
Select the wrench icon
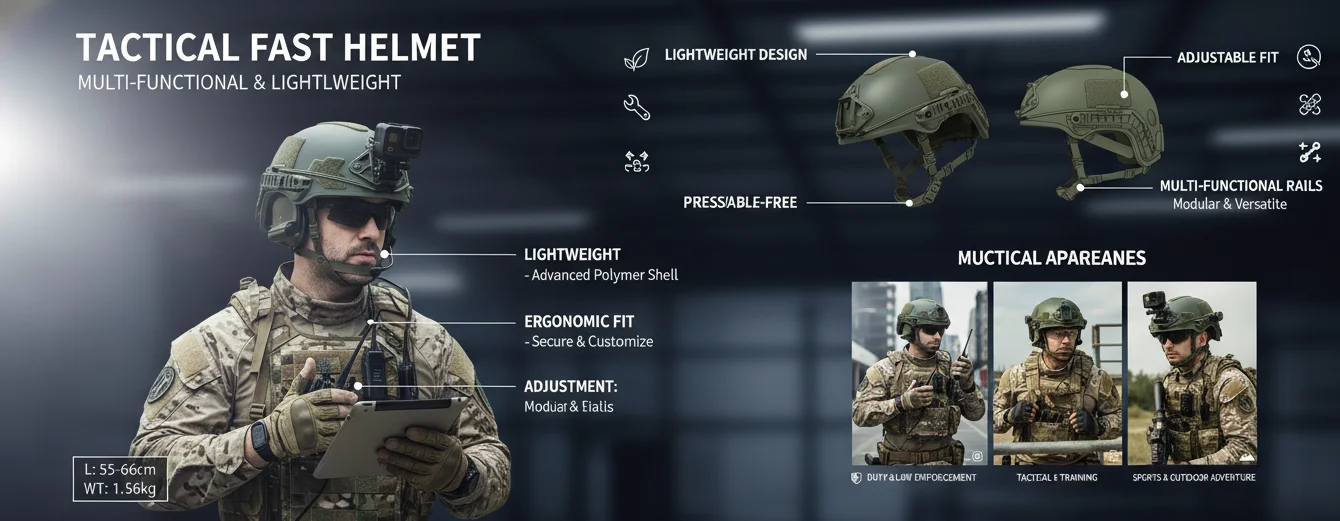(x=636, y=107)
